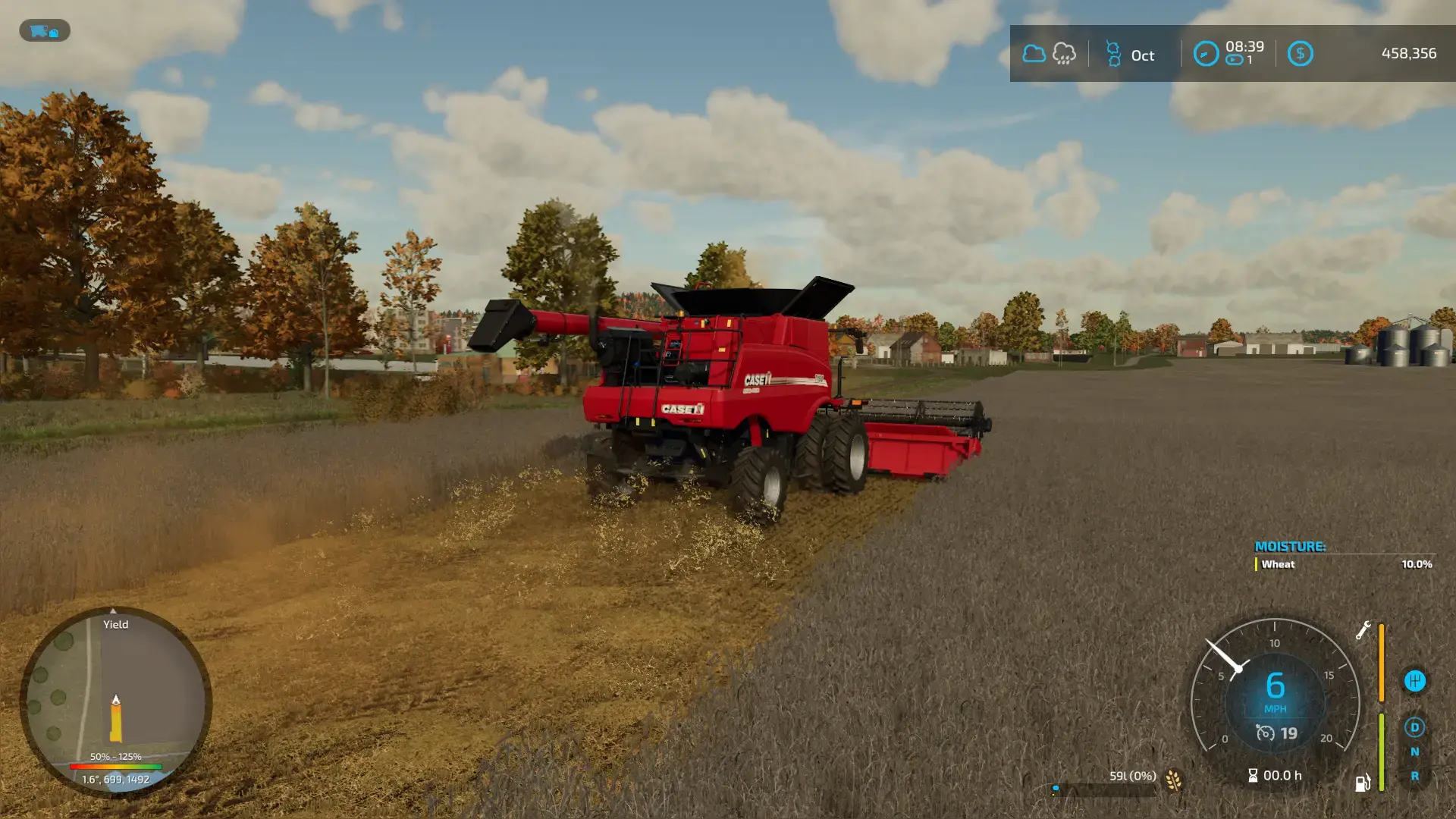This screenshot has width=1456, height=819.
Task: Click the wrench damage icon
Action: (1363, 630)
